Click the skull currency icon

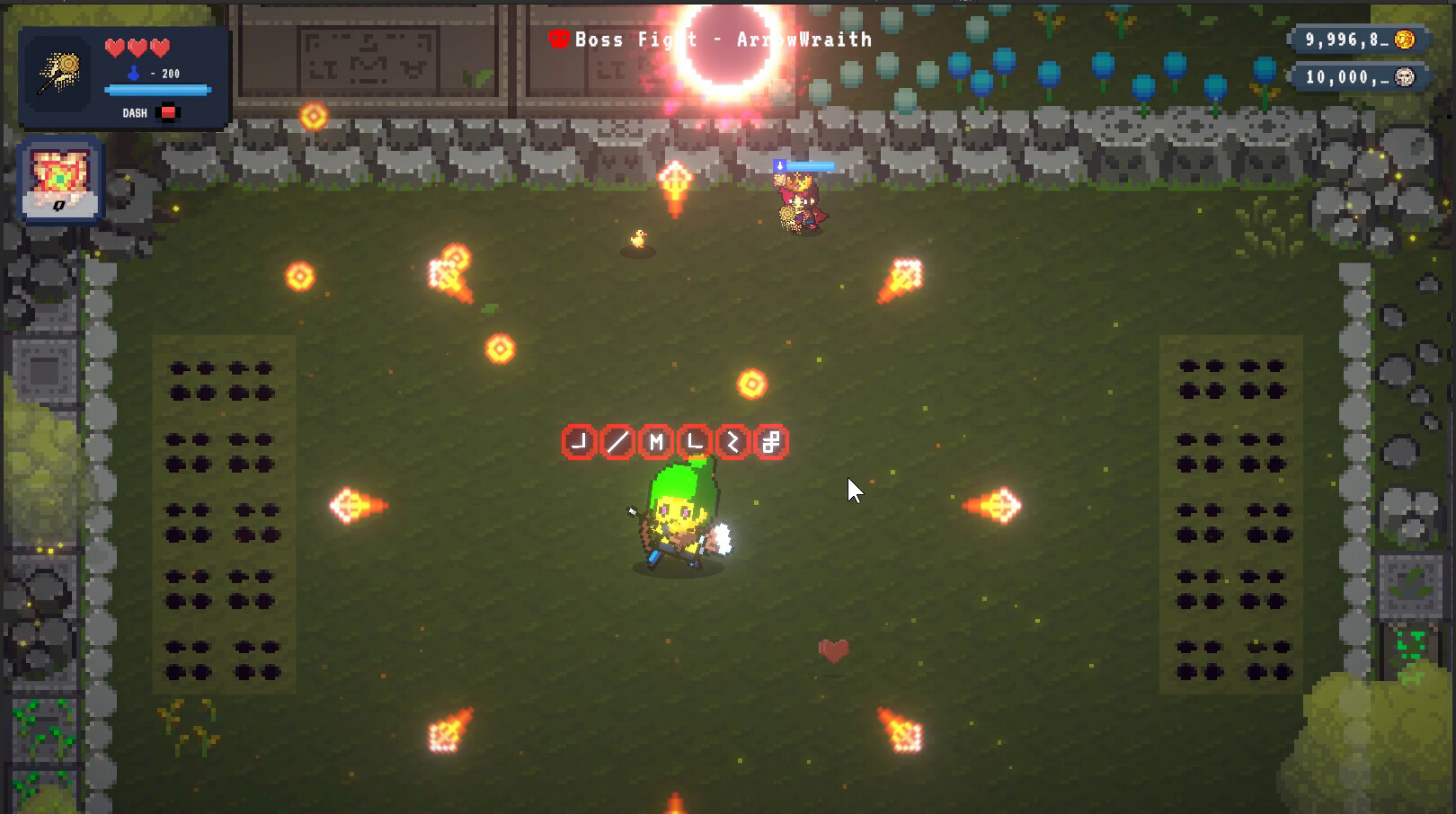pyautogui.click(x=1404, y=76)
